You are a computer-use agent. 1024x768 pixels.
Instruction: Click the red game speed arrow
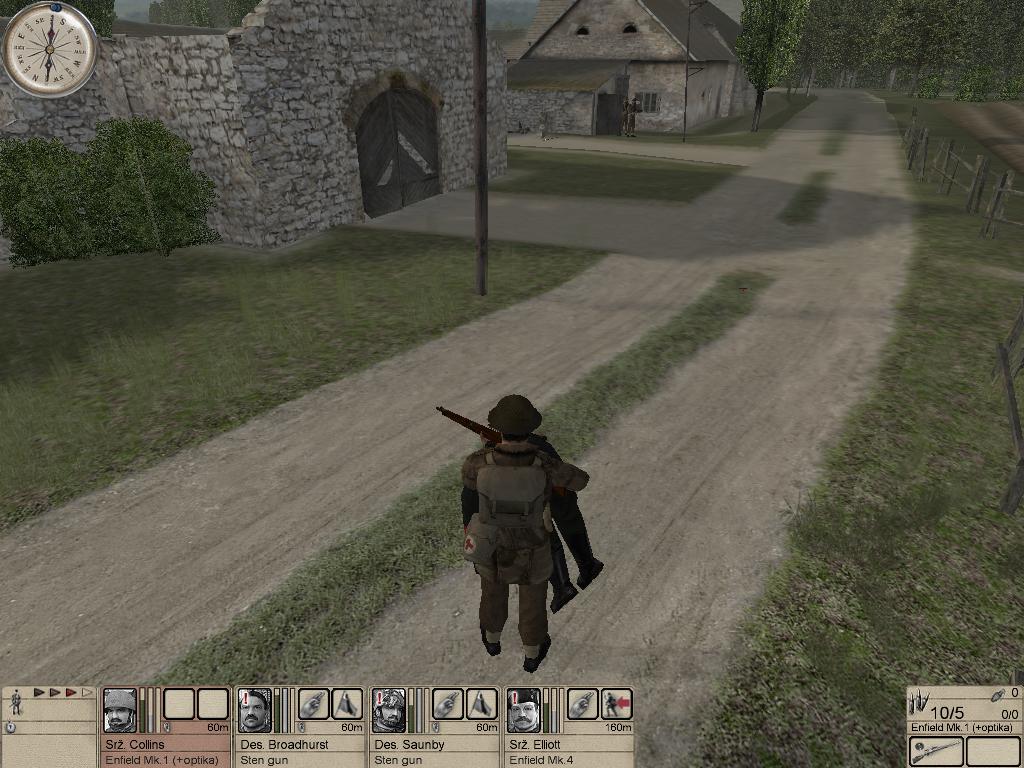tap(71, 692)
